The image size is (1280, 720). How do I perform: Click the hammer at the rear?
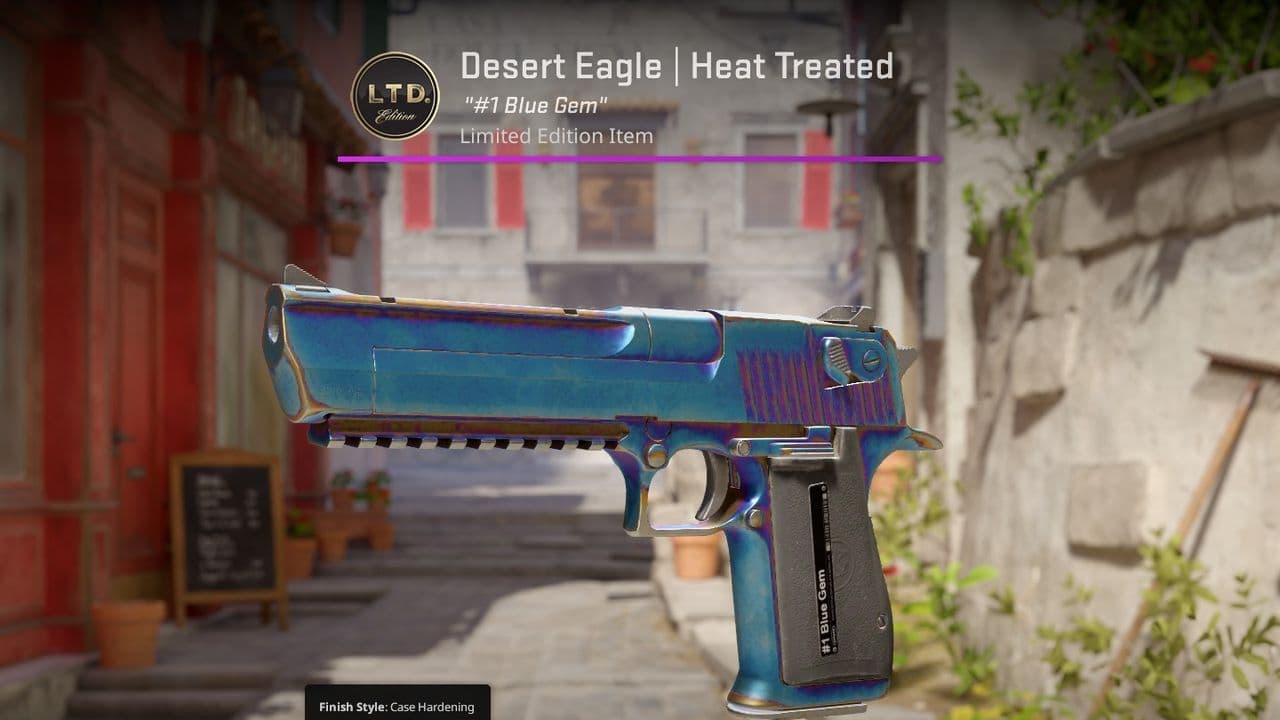906,355
